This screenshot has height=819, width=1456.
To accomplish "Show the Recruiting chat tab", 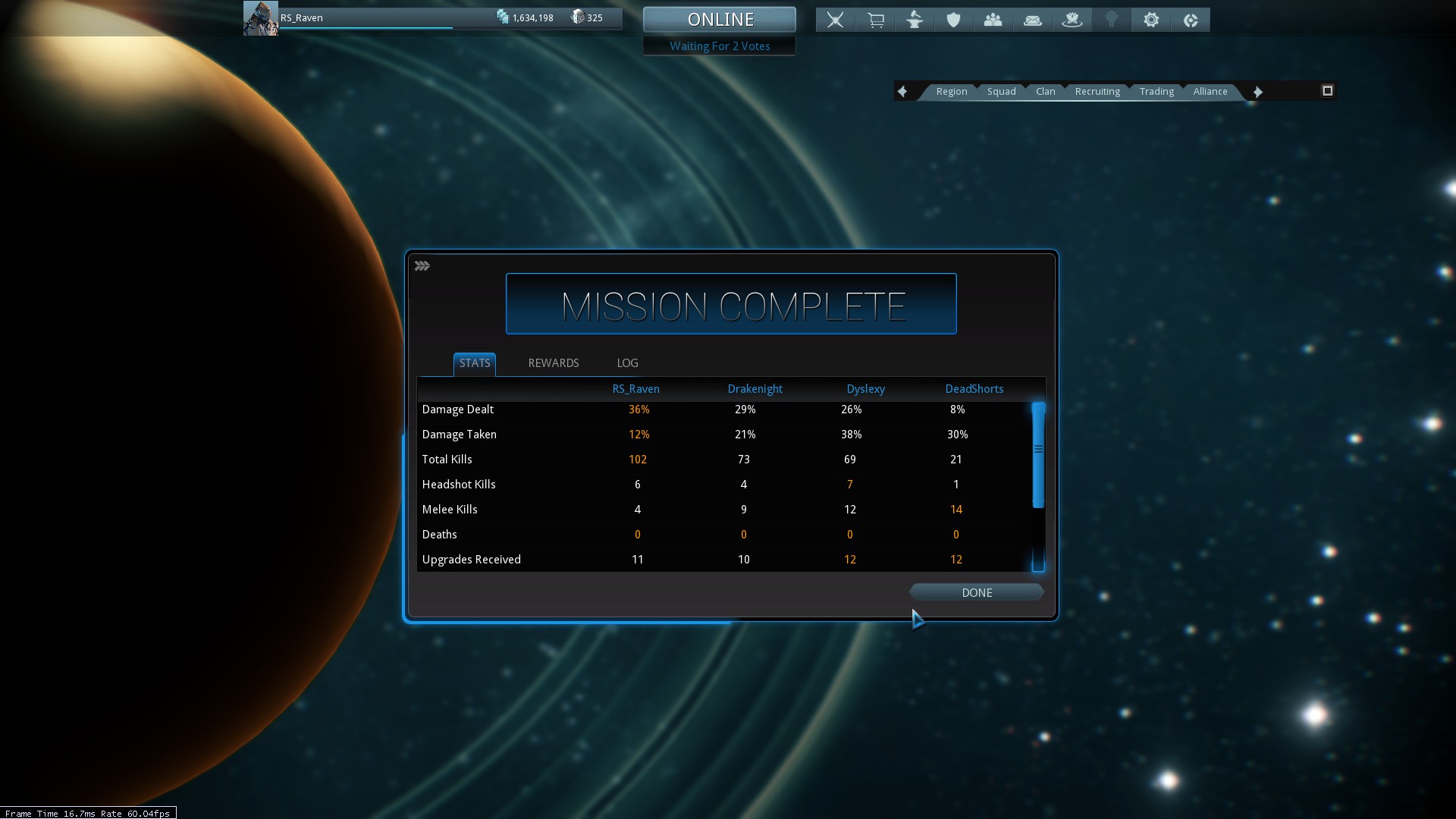I will (1097, 92).
